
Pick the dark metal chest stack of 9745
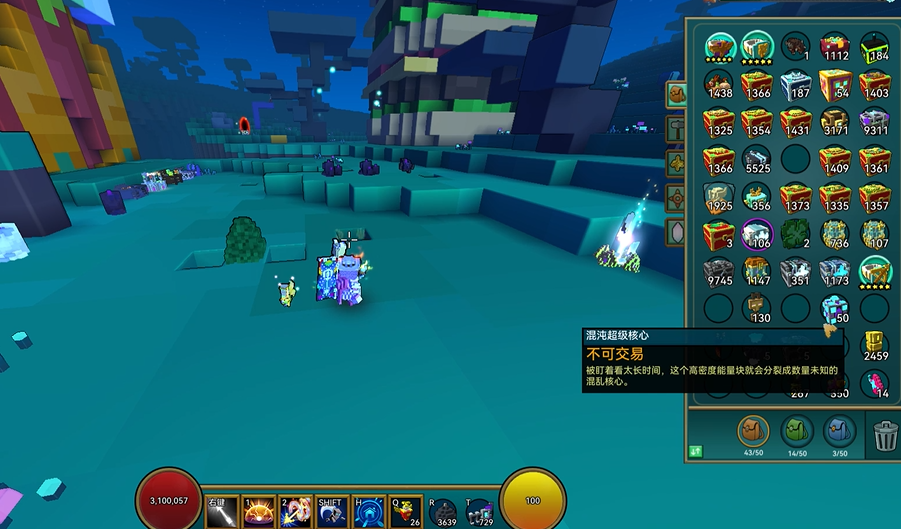click(x=718, y=272)
